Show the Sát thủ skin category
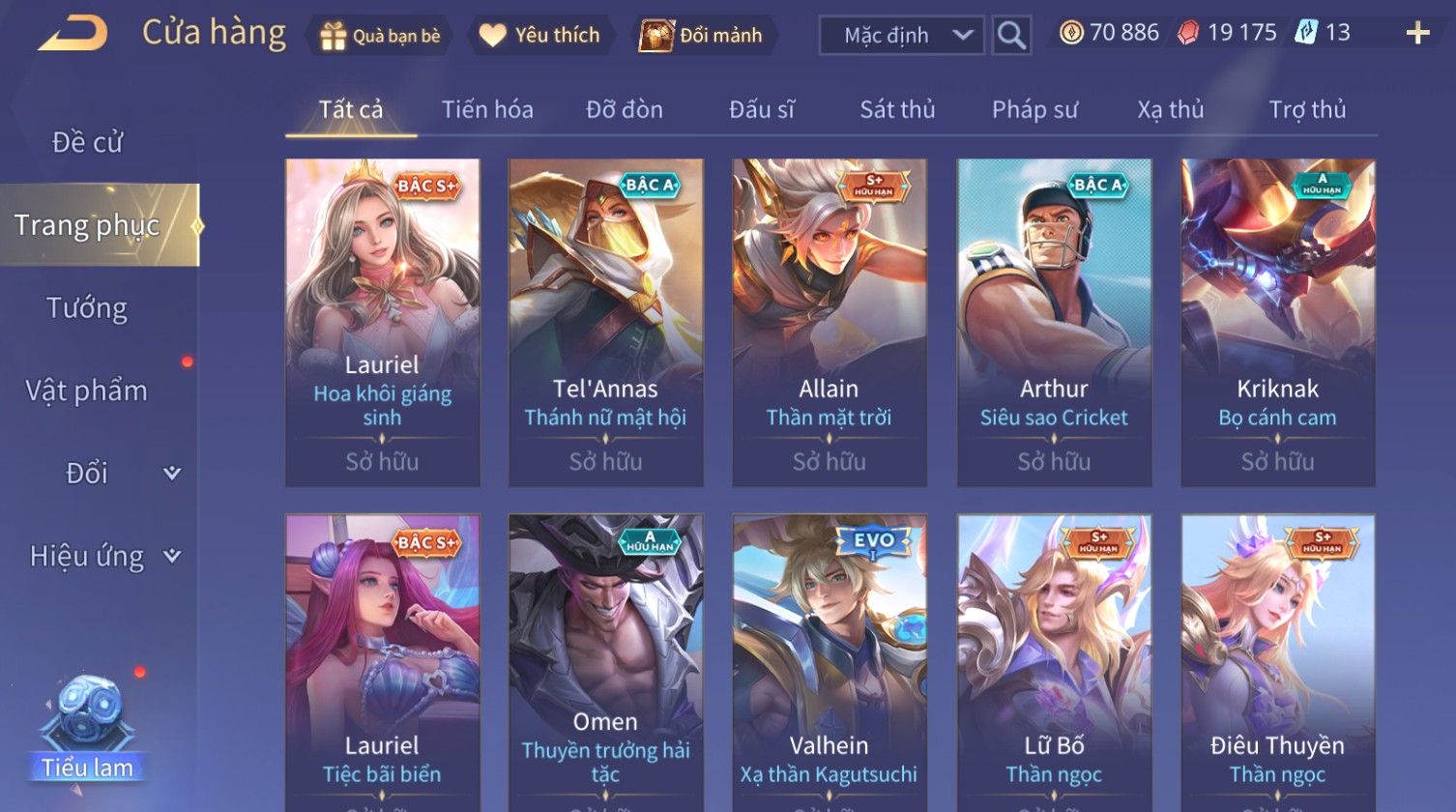 pyautogui.click(x=897, y=110)
